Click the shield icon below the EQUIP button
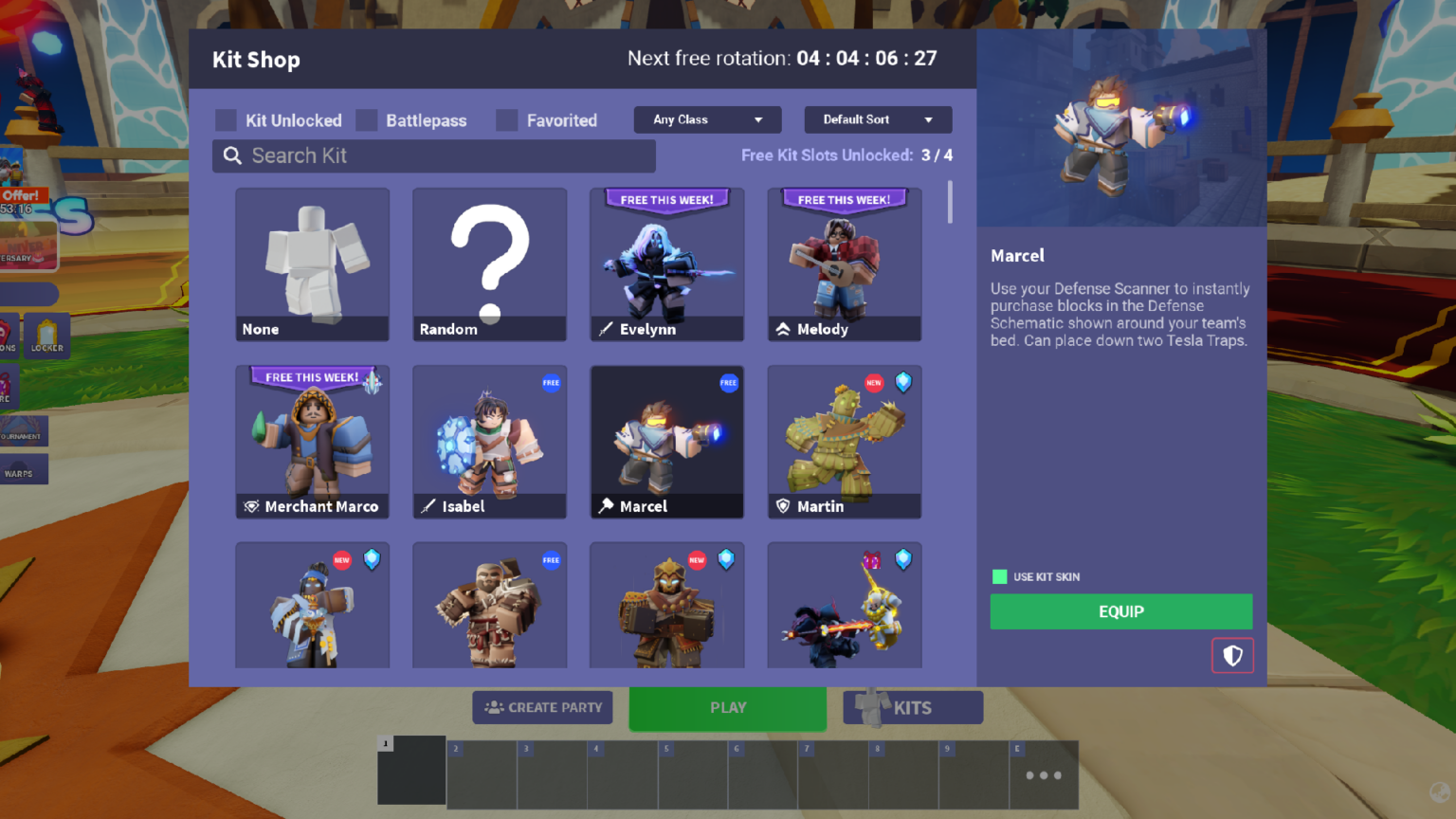The image size is (1456, 819). 1232,655
